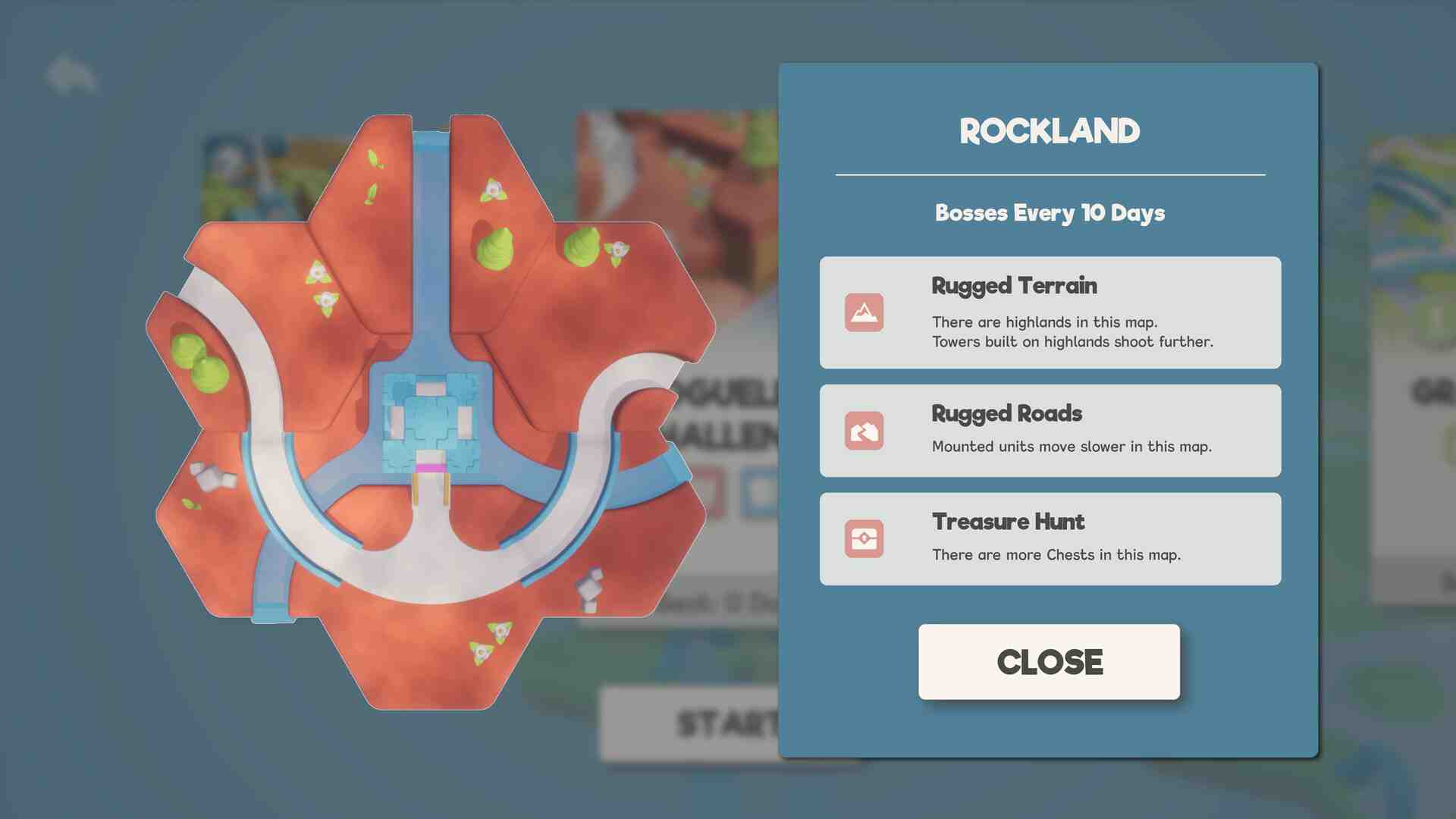The image size is (1456, 819).
Task: Click the blurred back arrow icon
Action: coord(71,75)
